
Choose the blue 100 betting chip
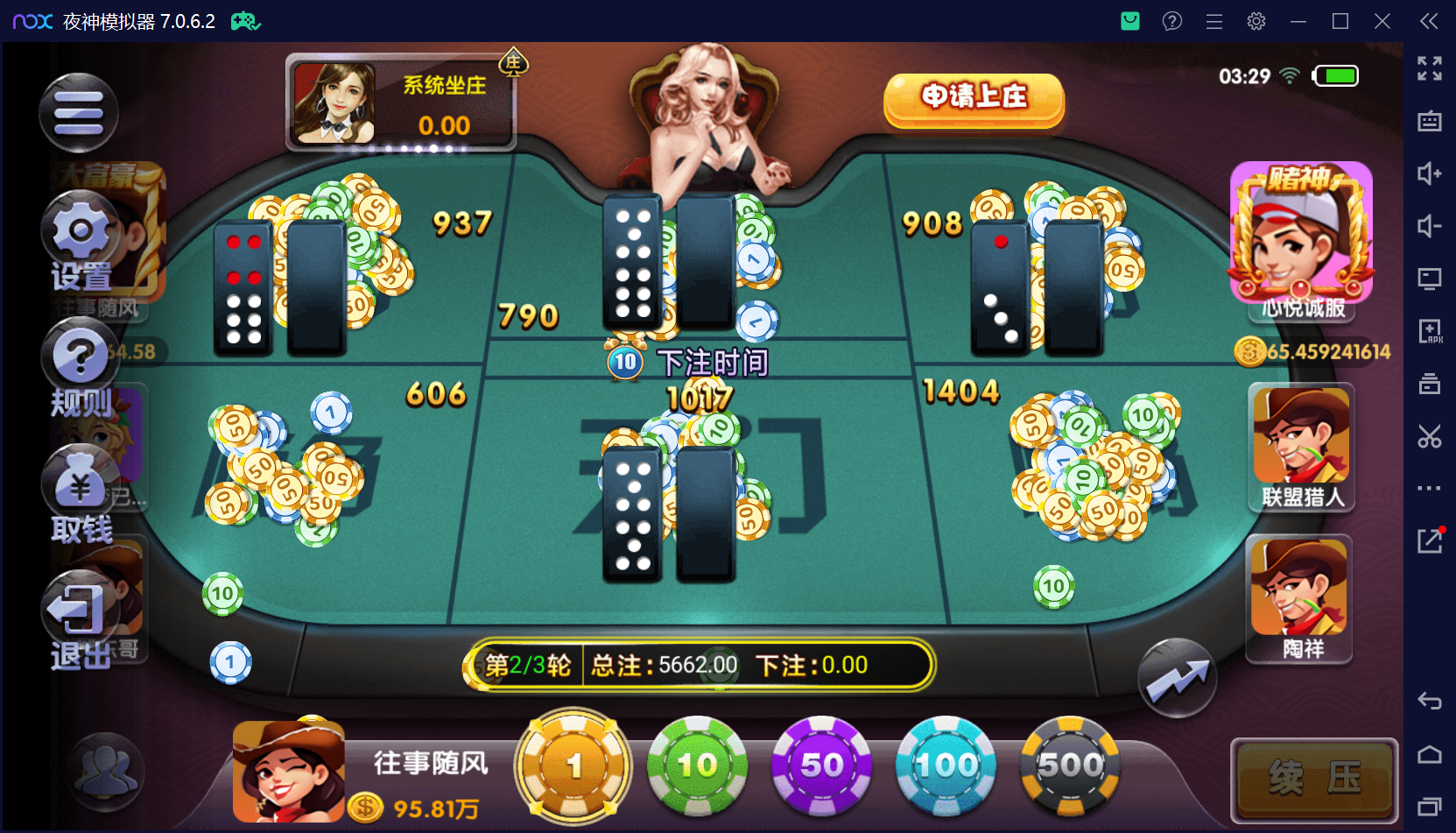click(x=946, y=766)
